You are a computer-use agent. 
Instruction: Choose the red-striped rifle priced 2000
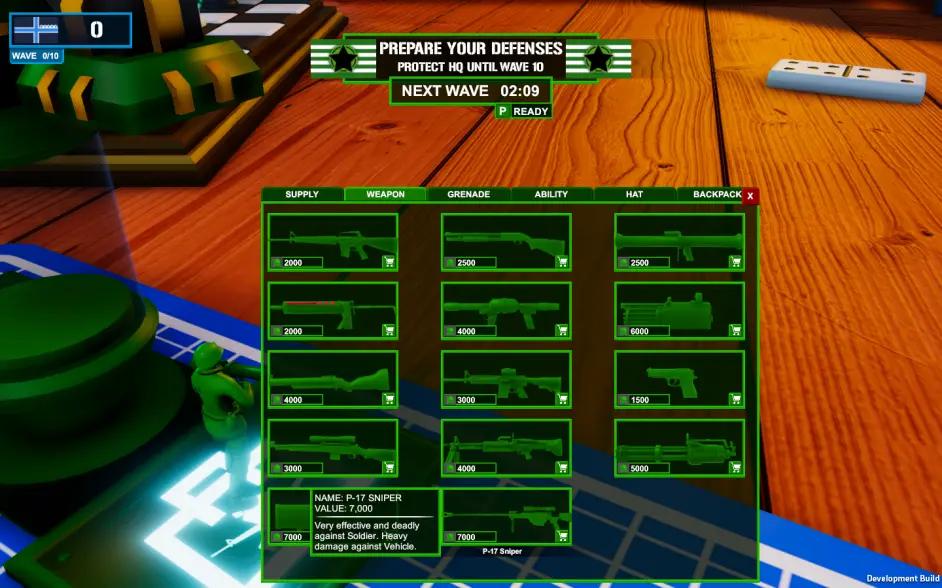click(332, 306)
